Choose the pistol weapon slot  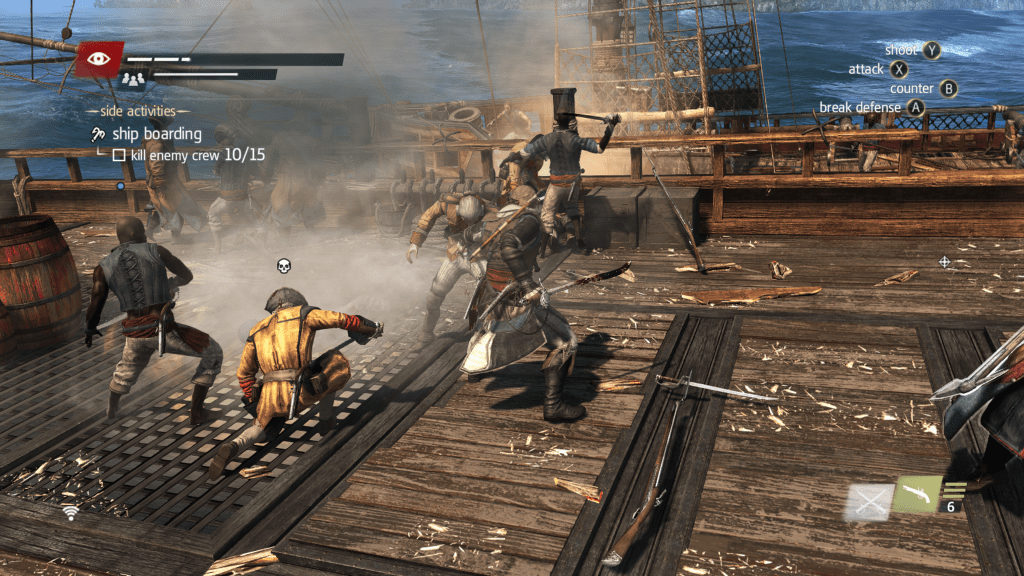pos(916,494)
